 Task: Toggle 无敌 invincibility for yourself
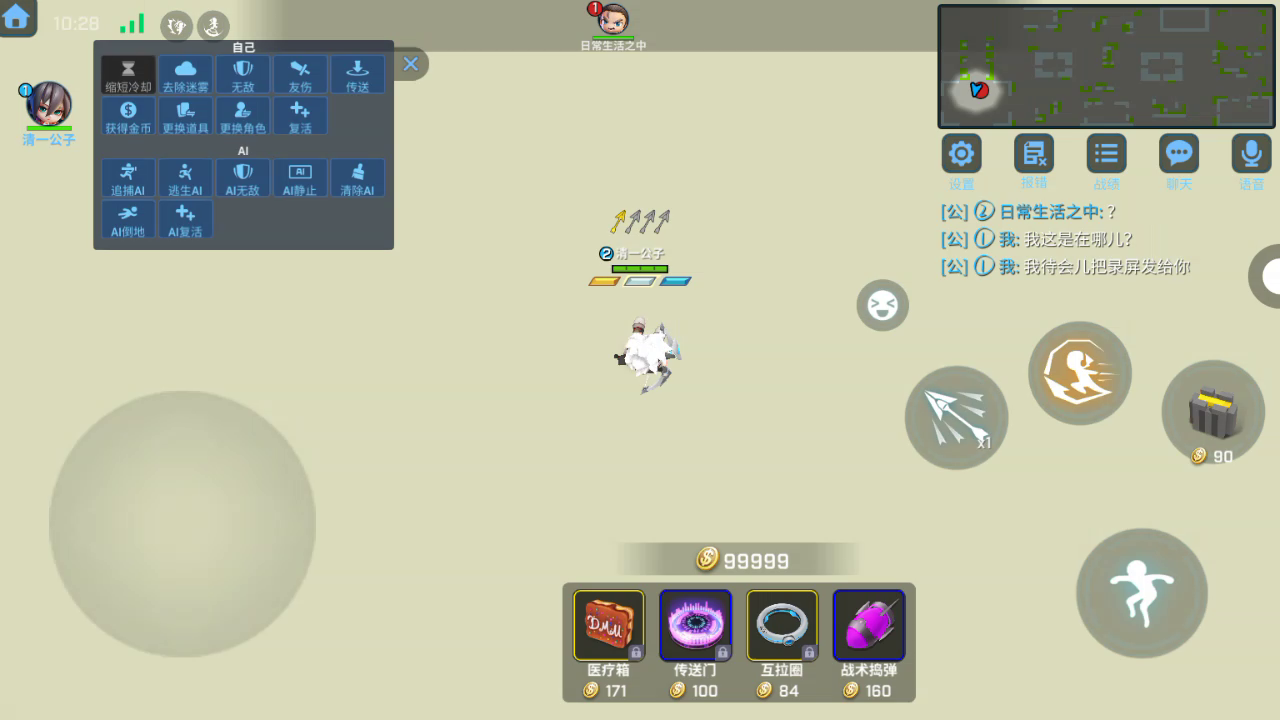point(243,75)
